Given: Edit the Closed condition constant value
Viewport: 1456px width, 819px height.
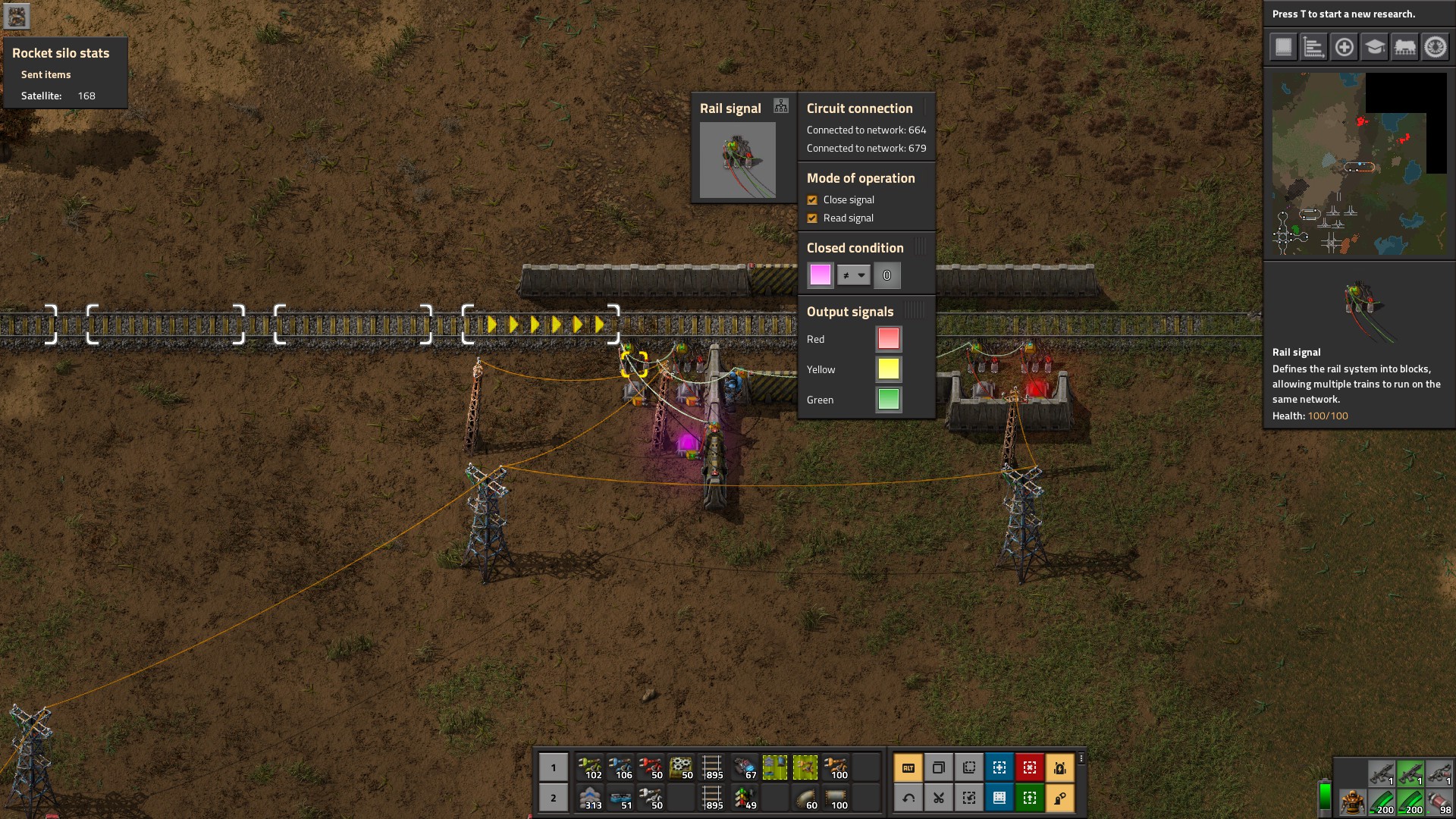Looking at the screenshot, I should pos(886,275).
